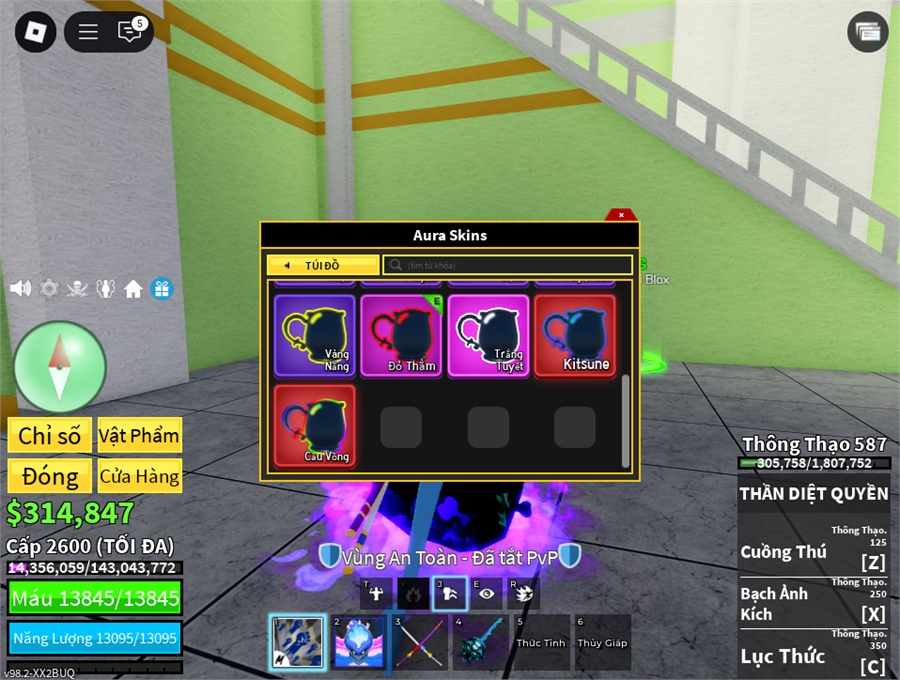Open the blue gift box rewards
Screen dimensions: 900x680
161,289
